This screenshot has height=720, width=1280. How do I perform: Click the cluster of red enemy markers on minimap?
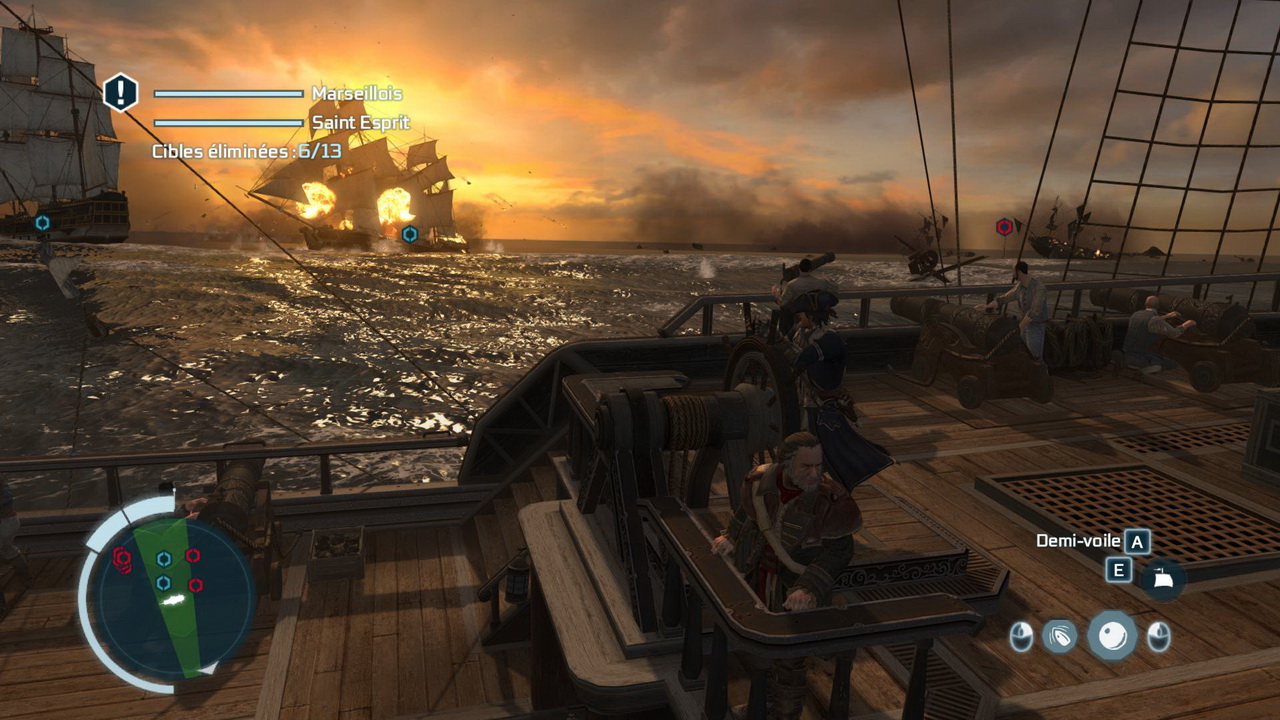point(123,559)
